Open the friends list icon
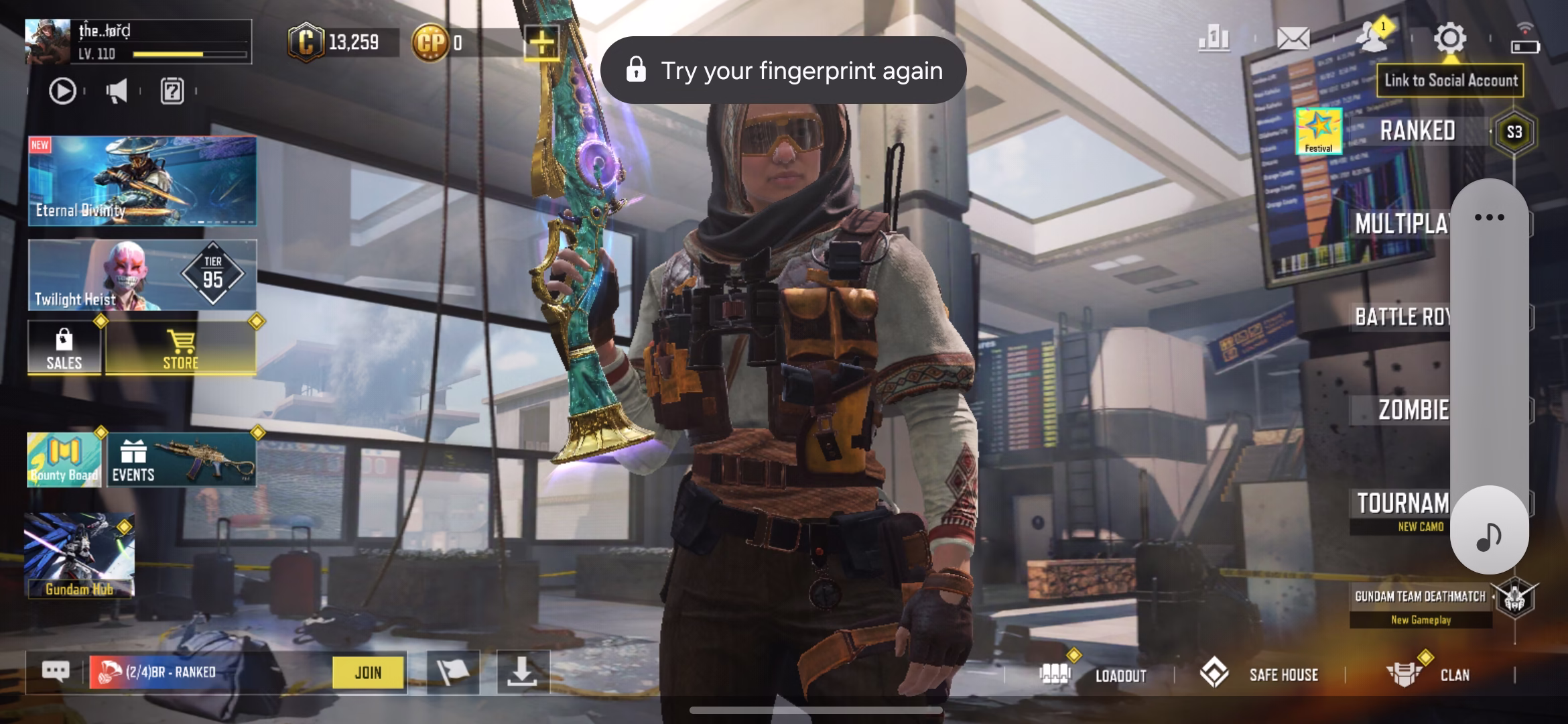The image size is (1568, 724). tap(1372, 38)
